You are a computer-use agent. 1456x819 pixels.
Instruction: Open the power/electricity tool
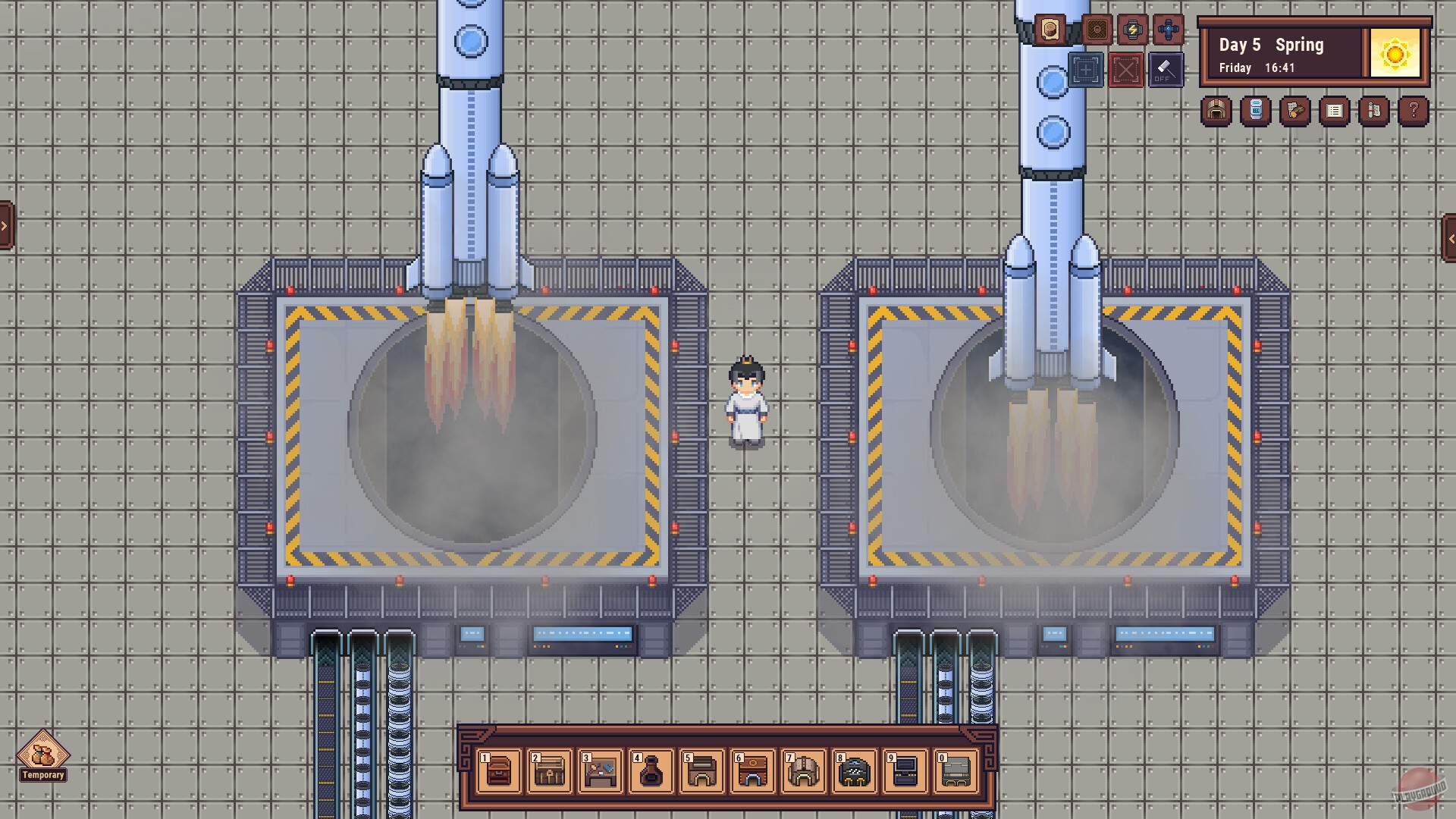[1131, 30]
